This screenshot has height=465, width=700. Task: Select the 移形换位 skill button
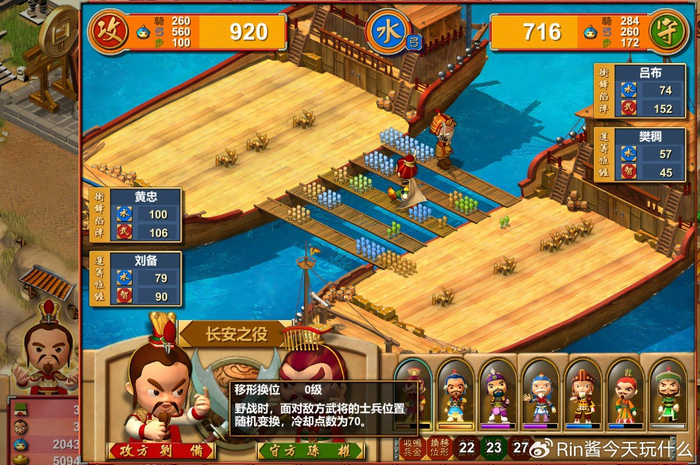point(439,447)
